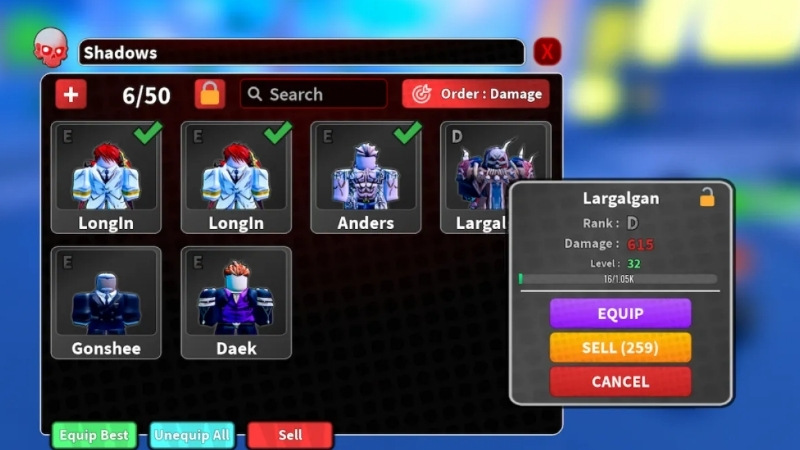Change the Order : Damage sorting

(x=476, y=94)
